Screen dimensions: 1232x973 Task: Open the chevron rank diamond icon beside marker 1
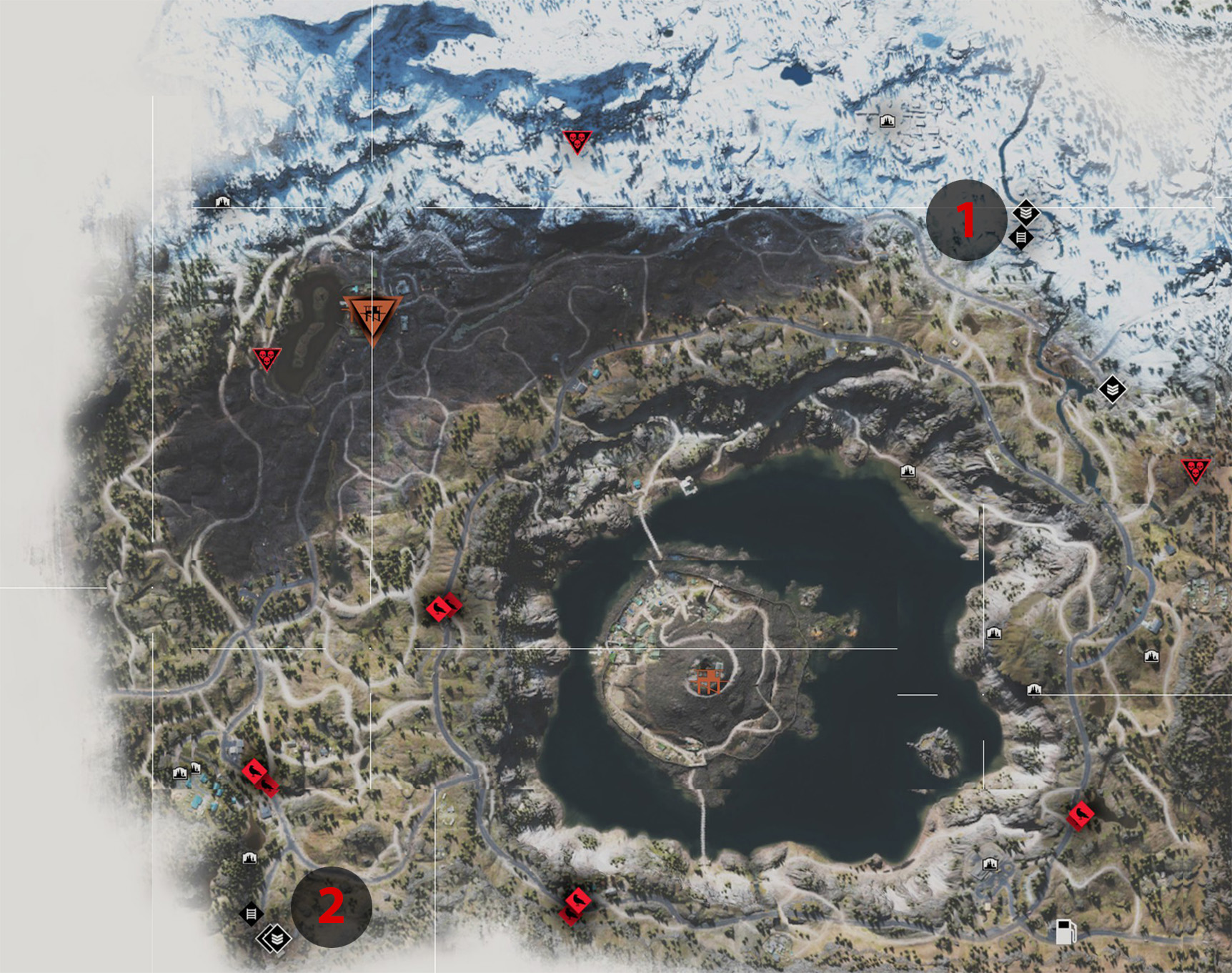click(x=1027, y=212)
